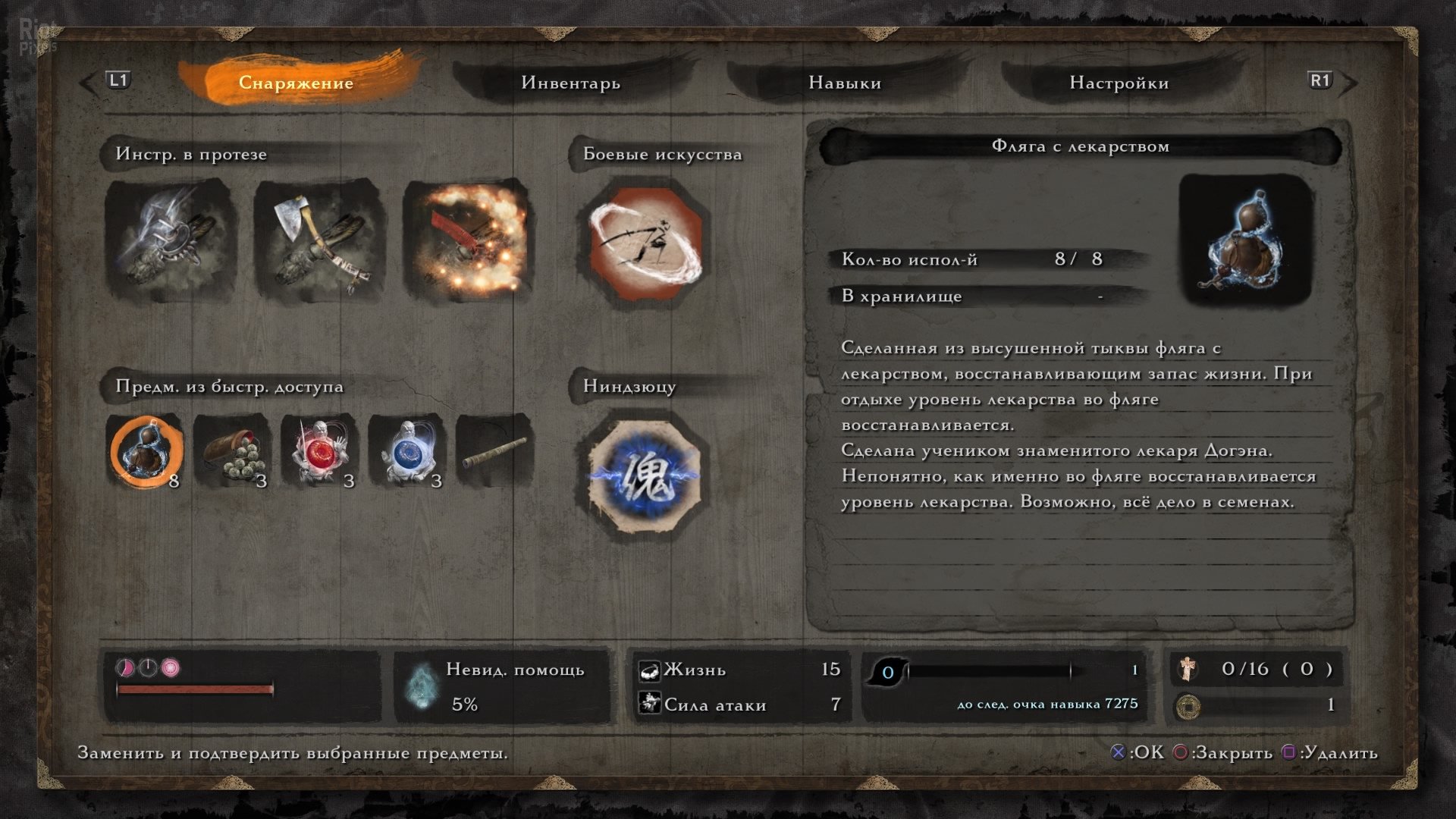
Task: Select the whirlwind slash combat art
Action: (645, 243)
